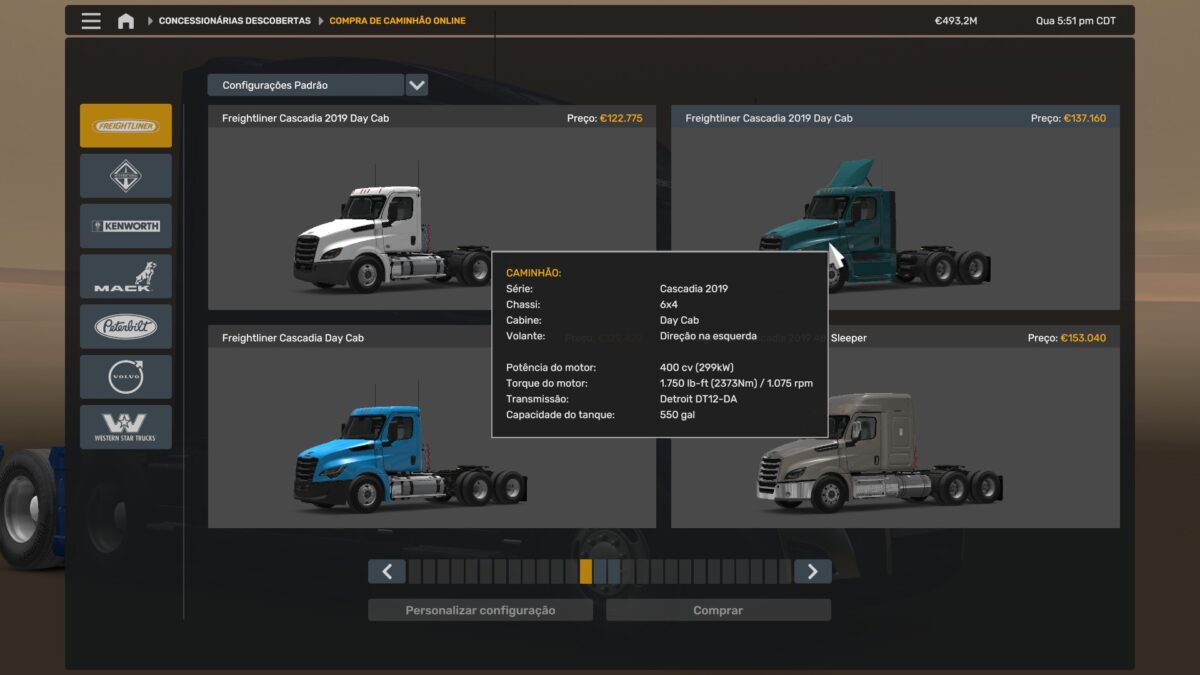Choose the Kenworth brand tab
The width and height of the screenshot is (1200, 675).
126,226
